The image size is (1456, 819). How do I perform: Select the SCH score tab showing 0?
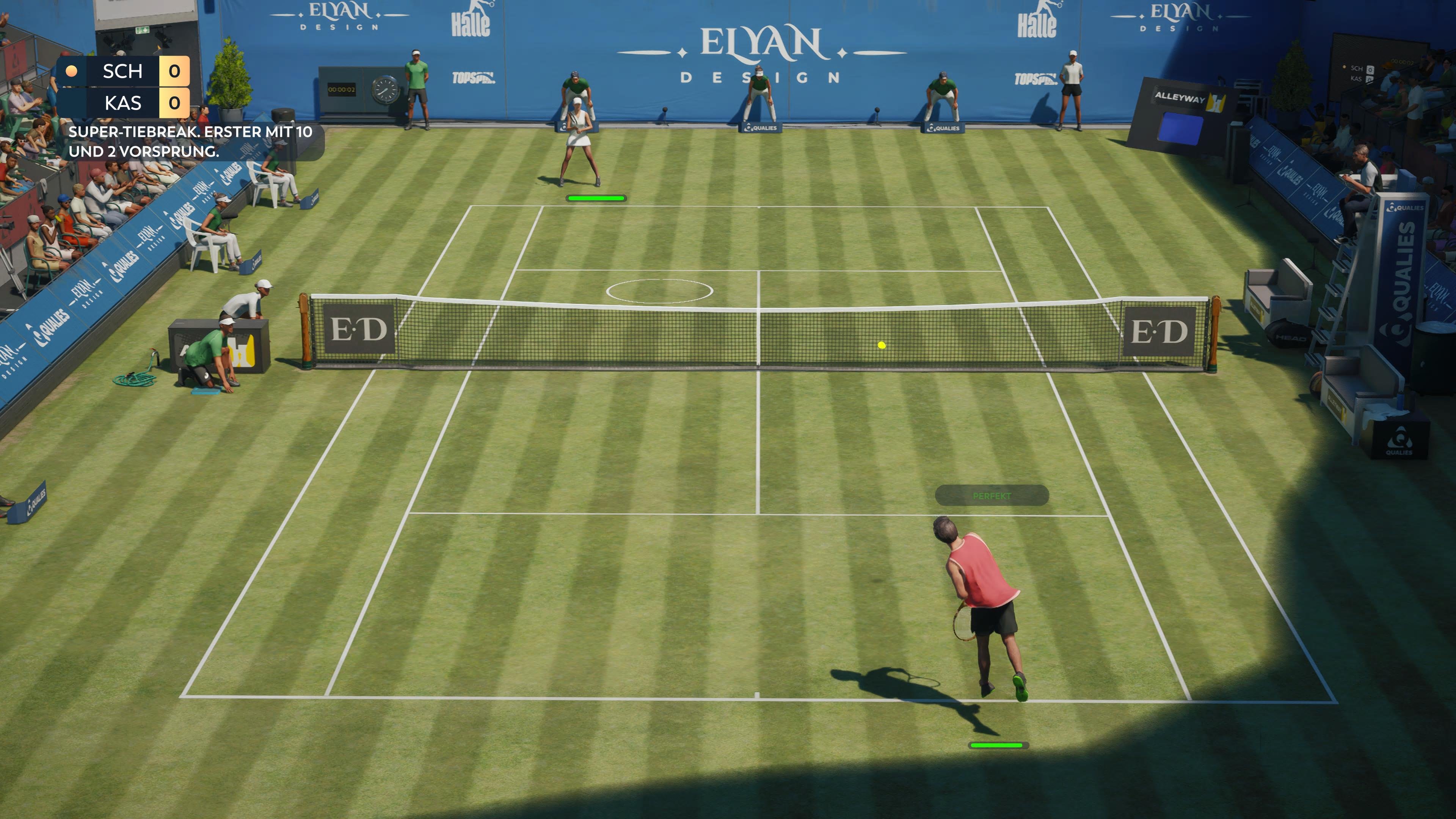[x=176, y=71]
